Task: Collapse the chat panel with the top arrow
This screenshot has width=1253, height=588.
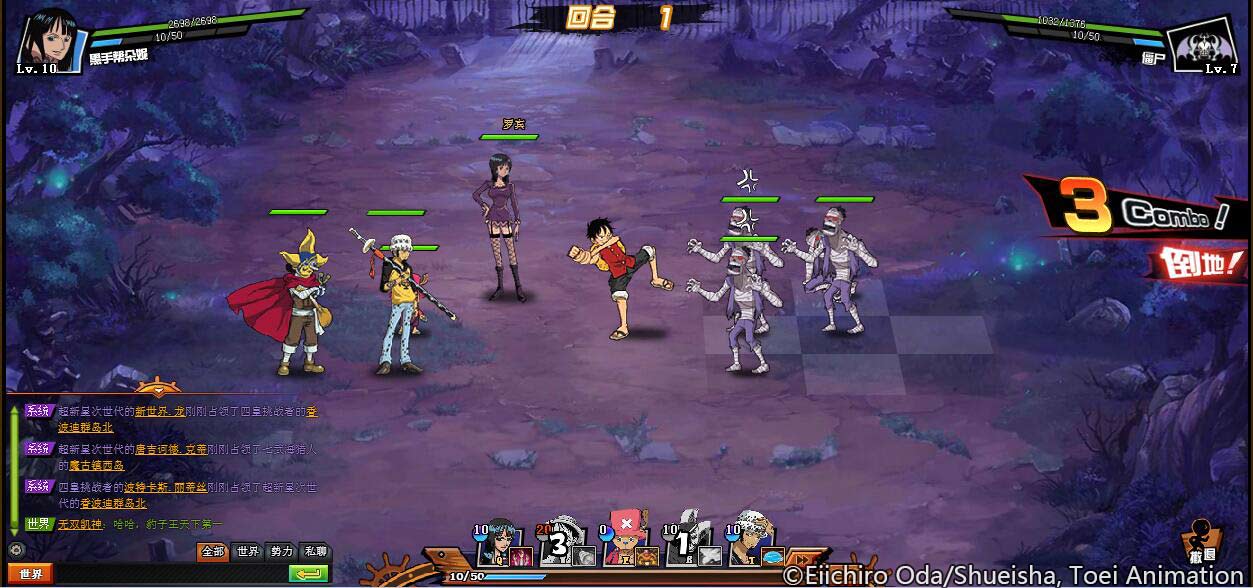Action: 156,389
